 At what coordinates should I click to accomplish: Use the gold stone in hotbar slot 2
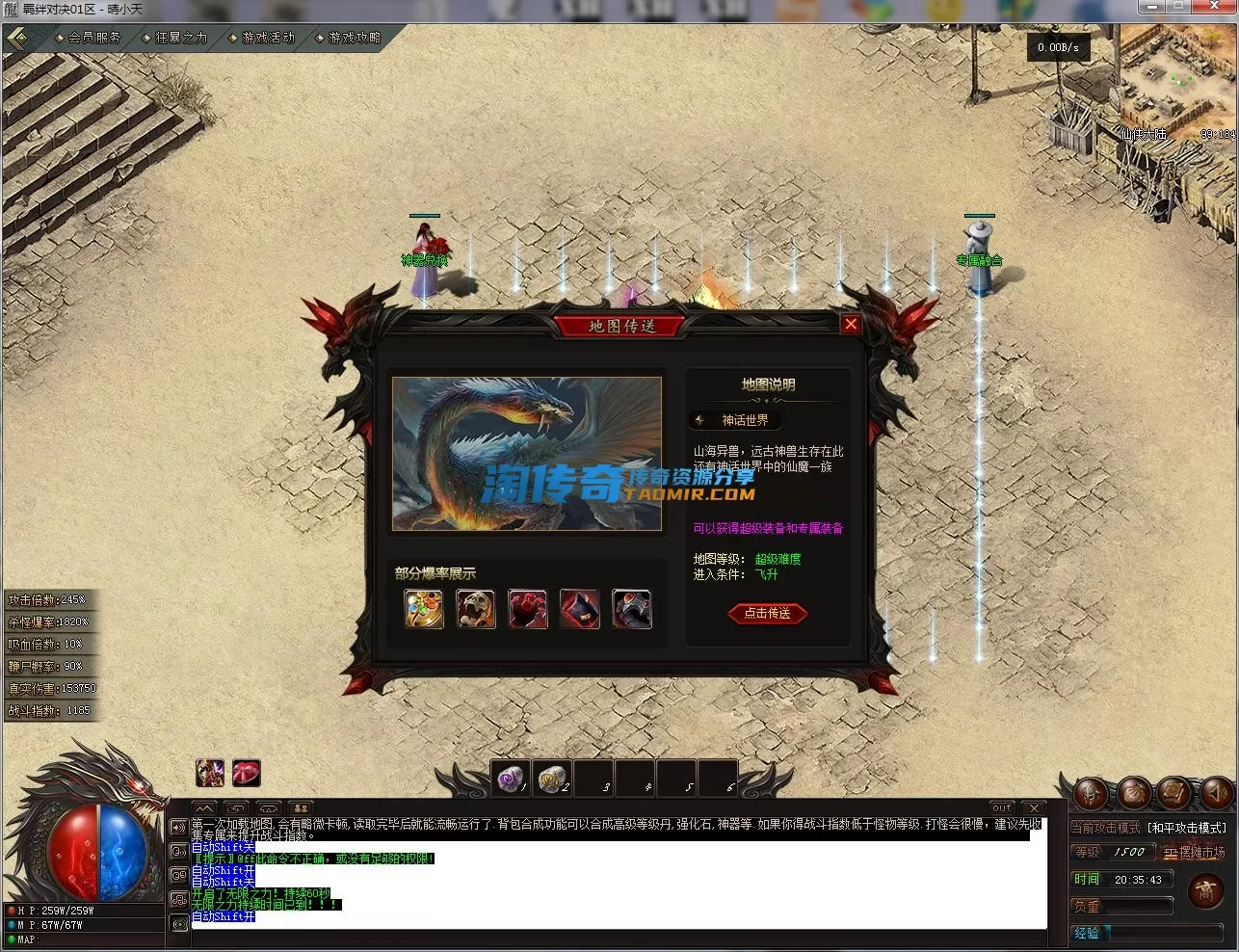coord(552,778)
